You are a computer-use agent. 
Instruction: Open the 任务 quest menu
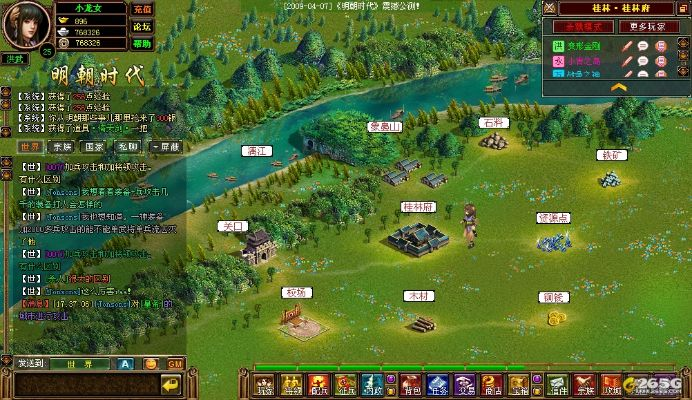click(x=438, y=385)
